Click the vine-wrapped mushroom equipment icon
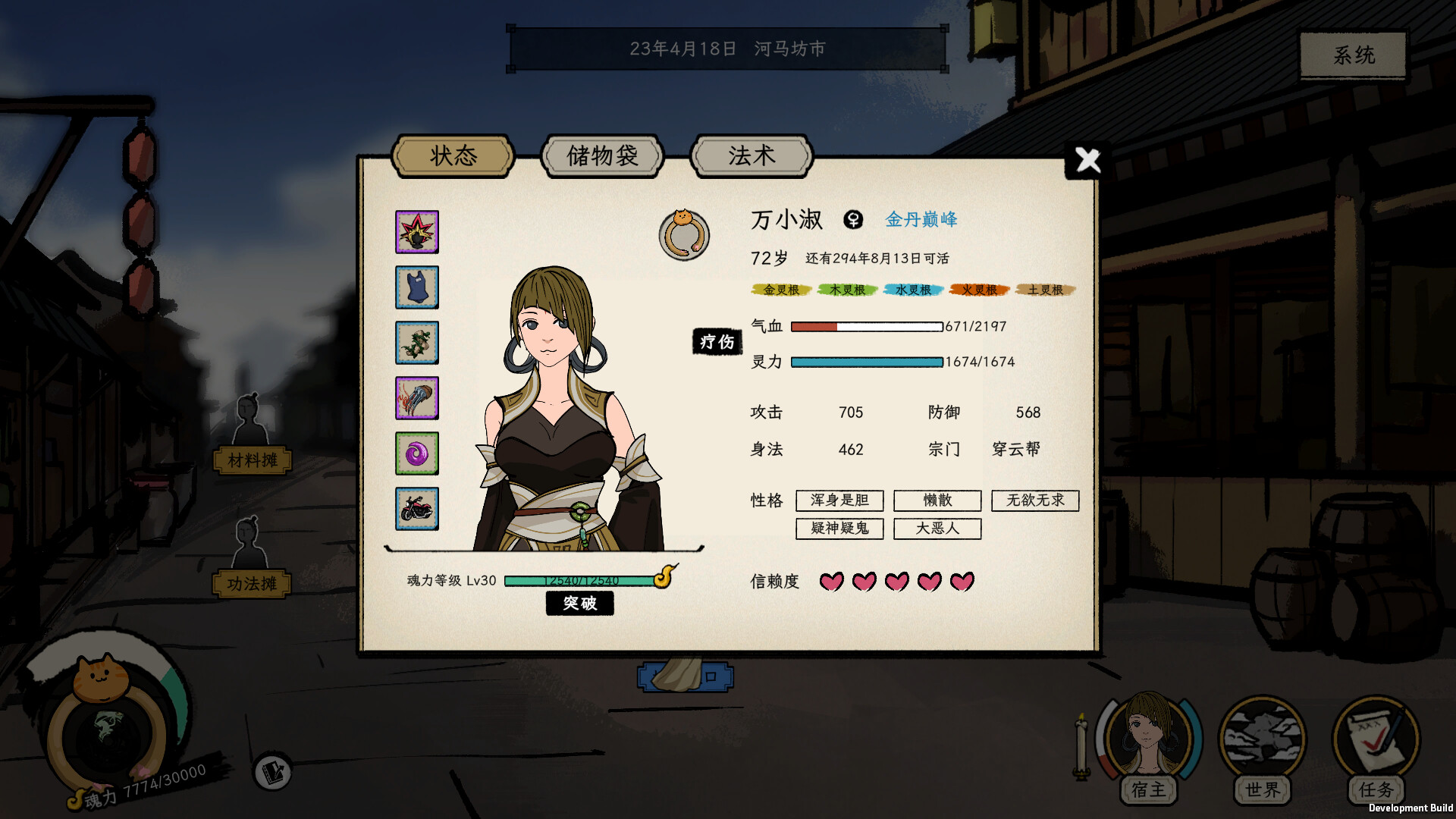This screenshot has width=1456, height=819. [x=417, y=343]
